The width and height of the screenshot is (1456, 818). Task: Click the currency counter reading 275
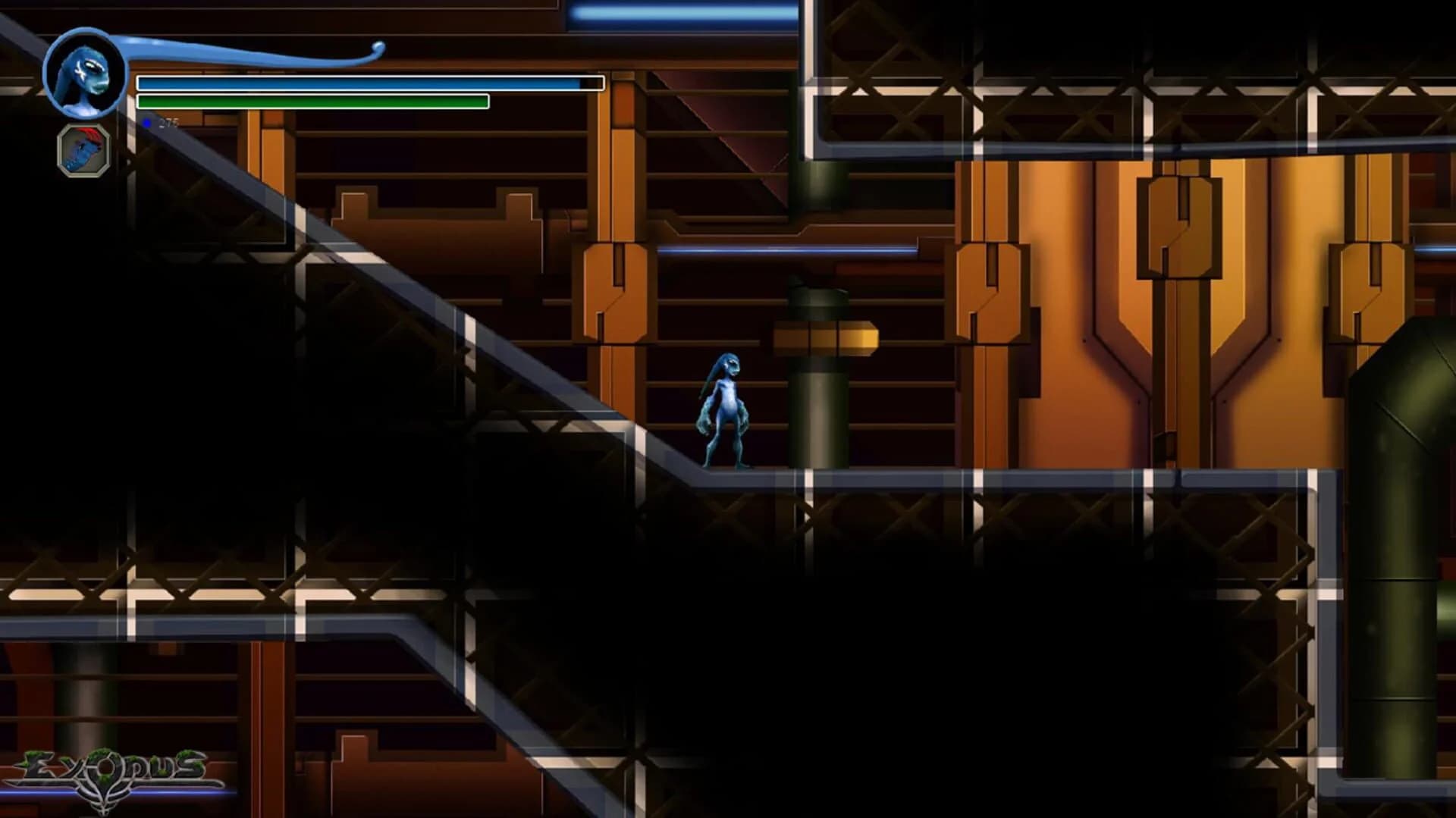pos(168,121)
